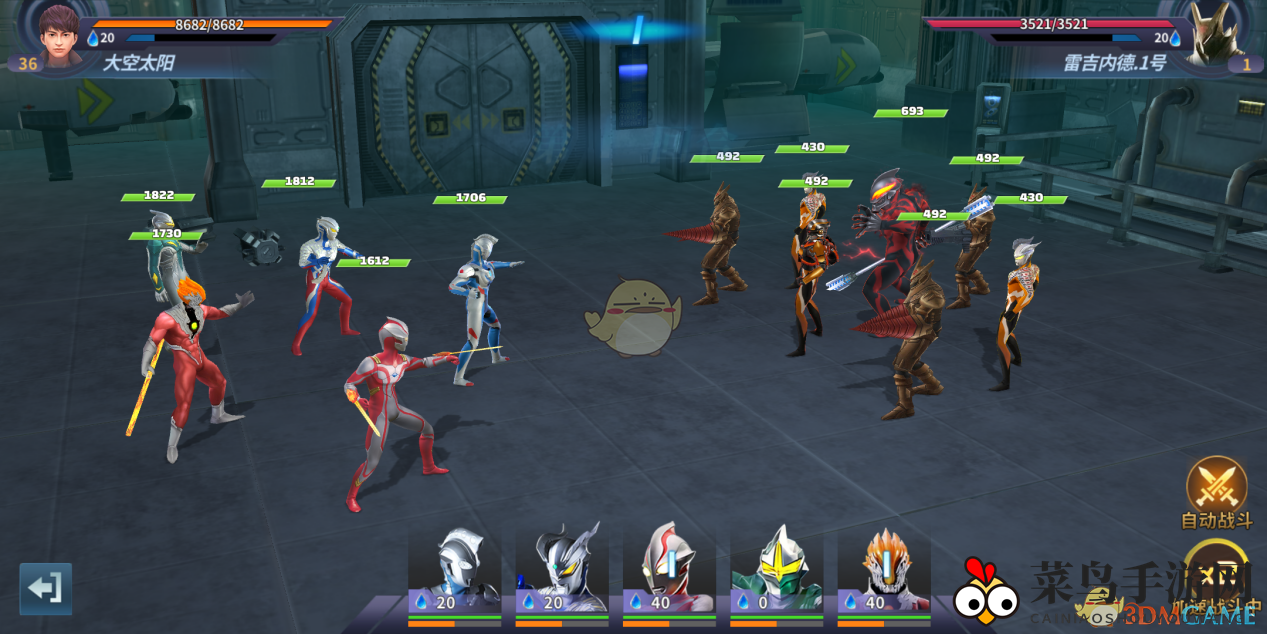Select the silver-blue Ultraman hero card

tap(454, 570)
